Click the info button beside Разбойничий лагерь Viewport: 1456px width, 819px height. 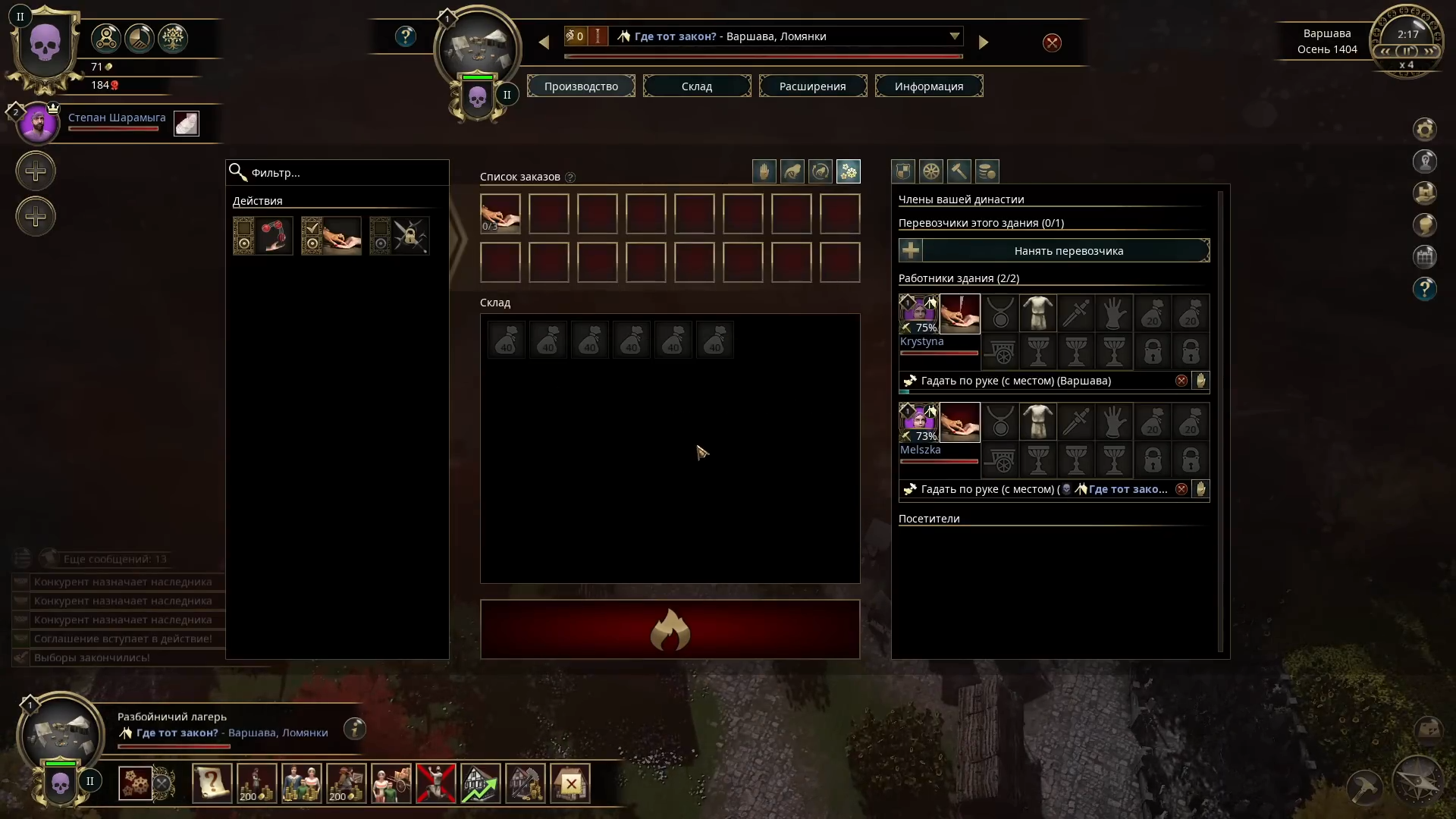354,729
